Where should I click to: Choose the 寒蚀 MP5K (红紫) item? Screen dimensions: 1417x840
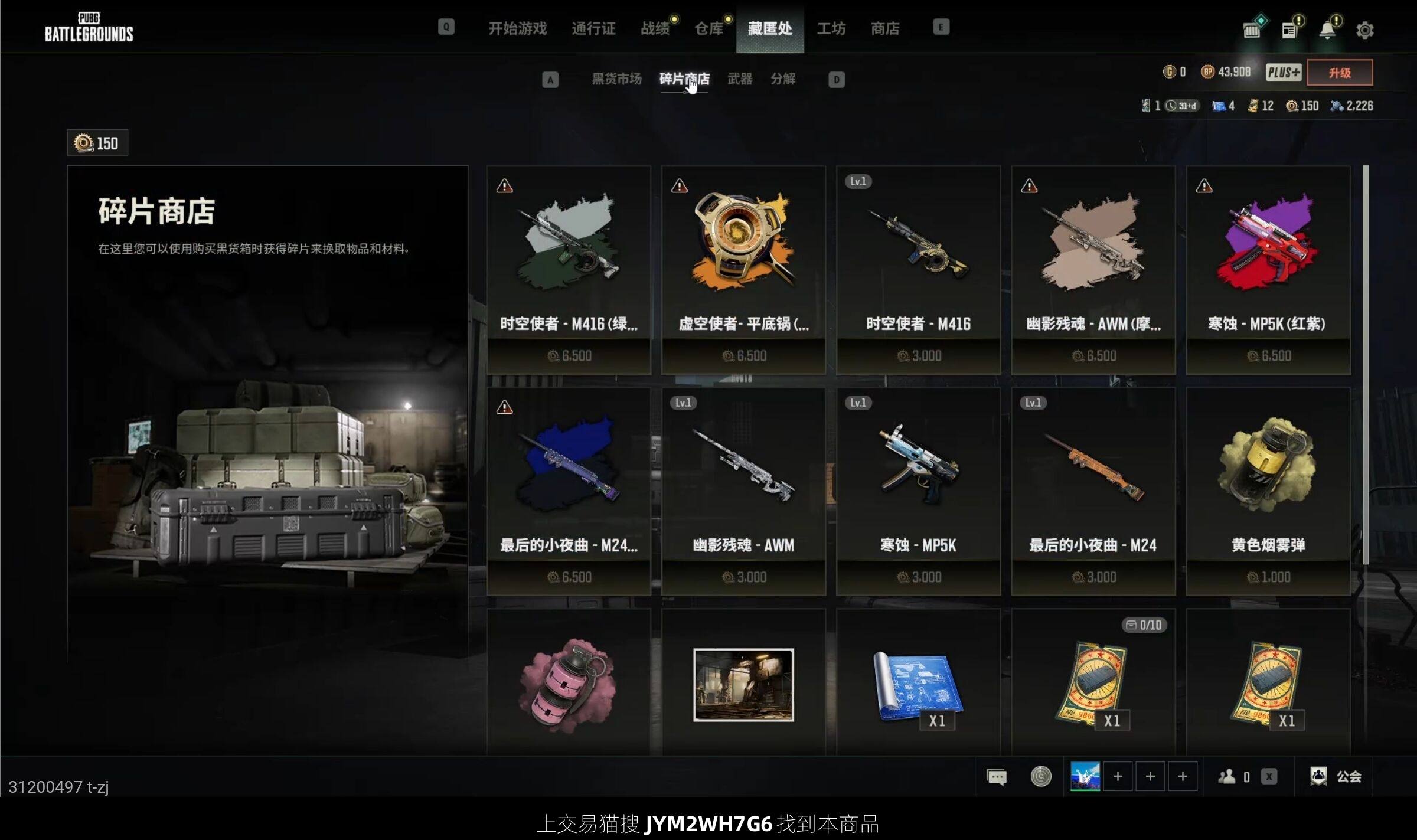[x=1268, y=270]
